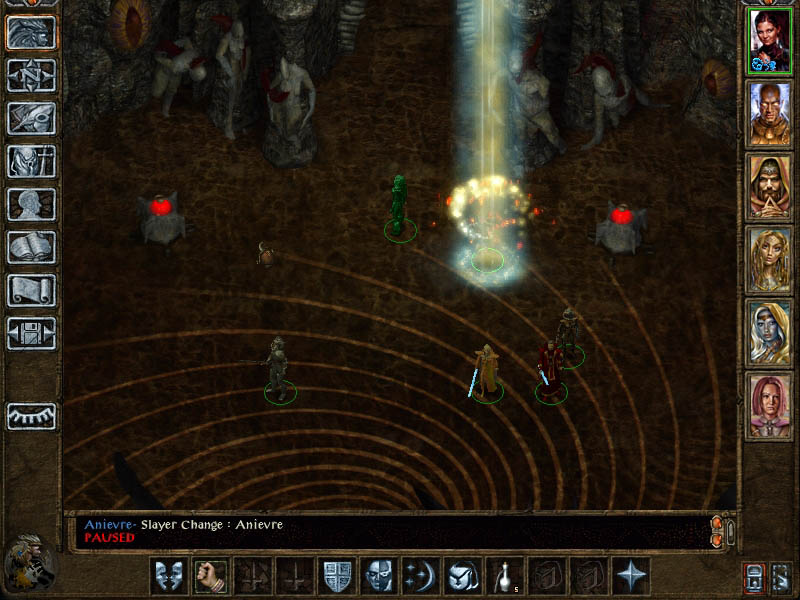Activate the guard shield action
This screenshot has width=800, height=600.
pos(336,576)
